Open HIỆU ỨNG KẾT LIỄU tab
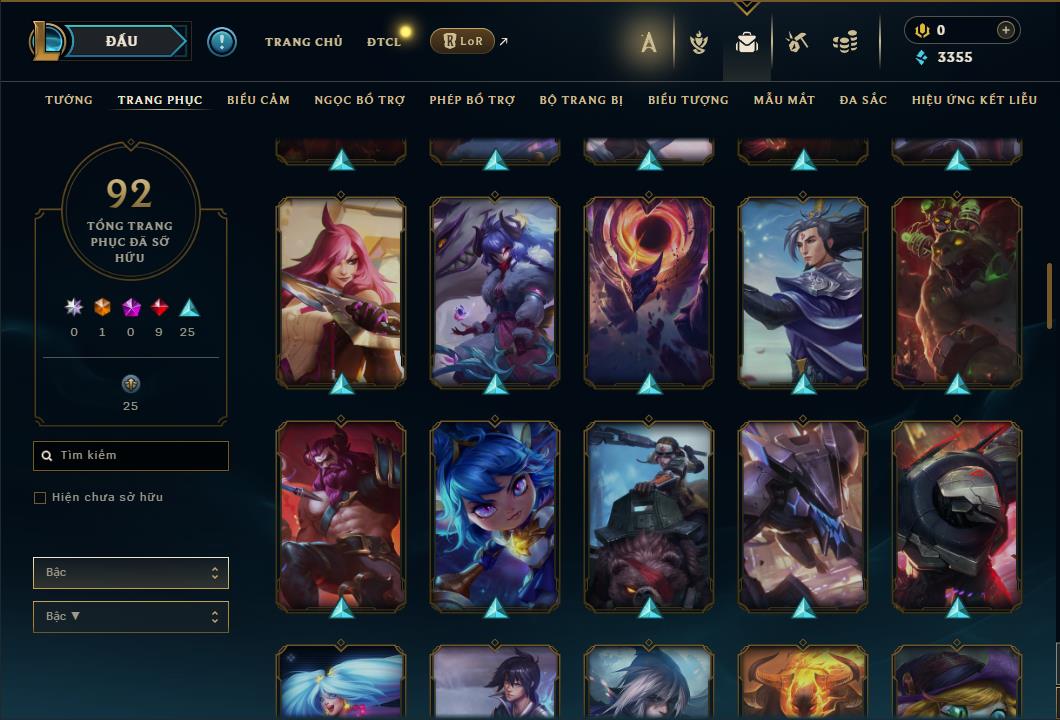Screen dimensions: 1060x720 click(974, 100)
